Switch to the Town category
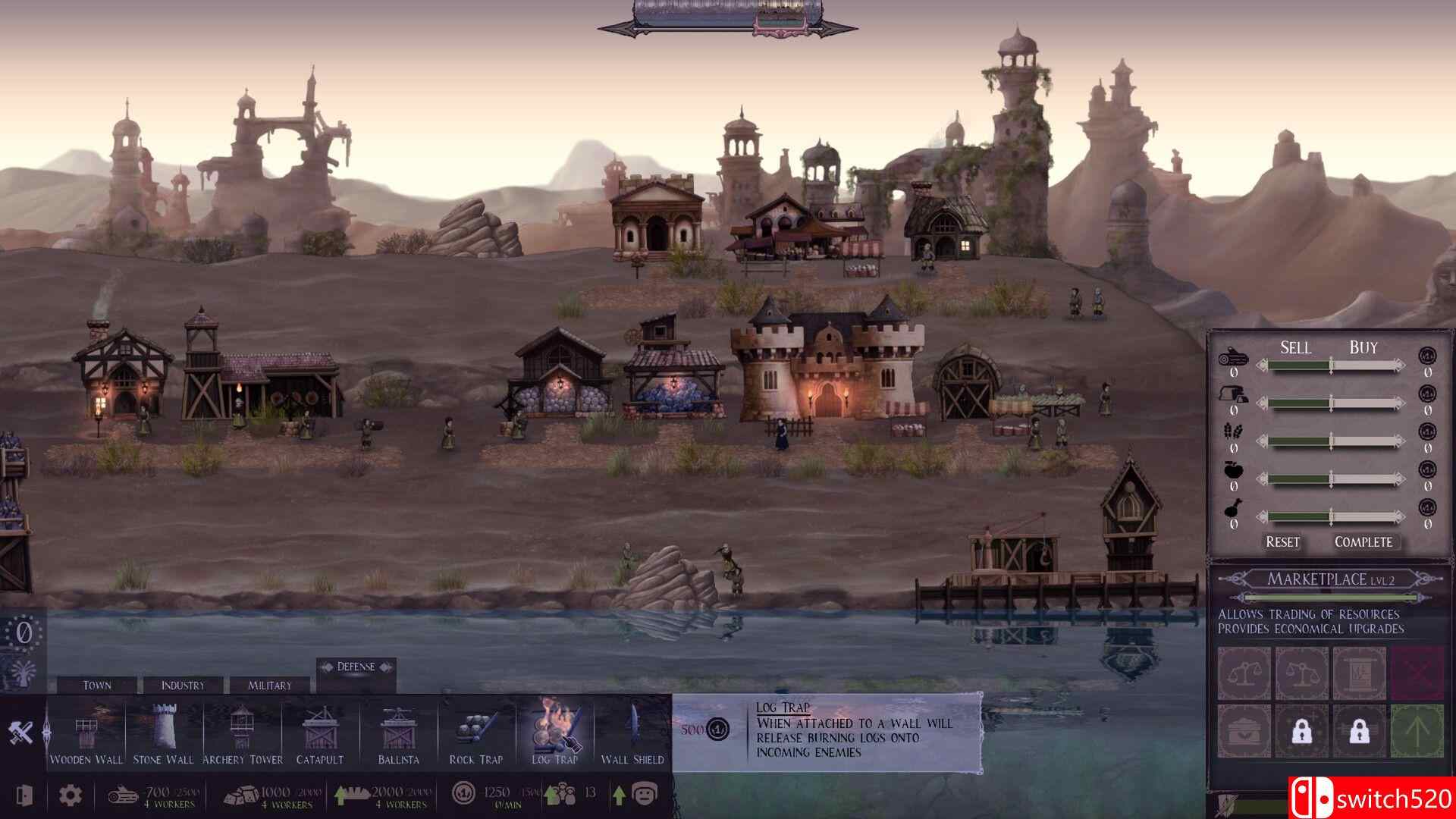The width and height of the screenshot is (1456, 819). (99, 685)
